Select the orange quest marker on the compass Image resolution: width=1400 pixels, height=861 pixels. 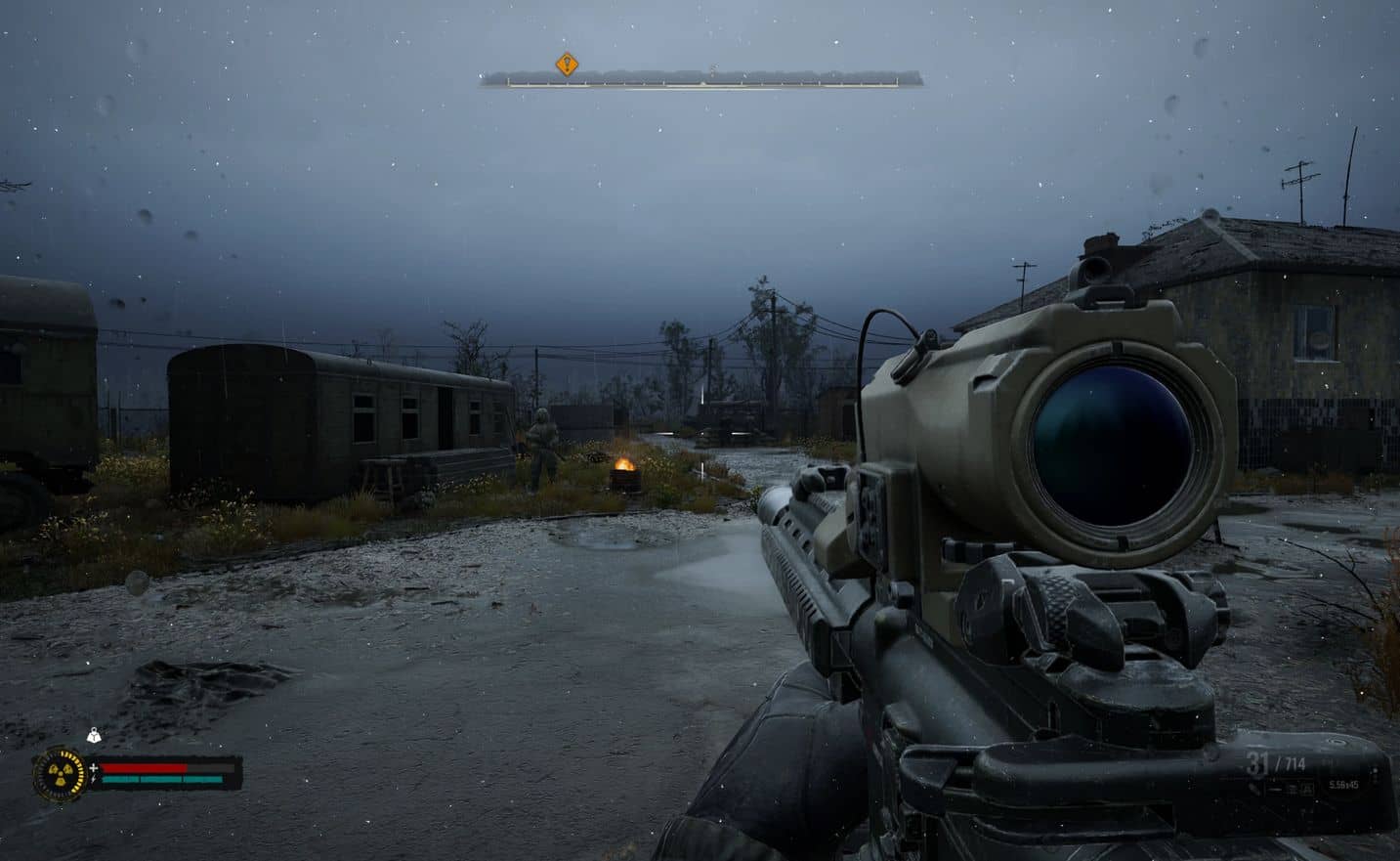pyautogui.click(x=567, y=65)
